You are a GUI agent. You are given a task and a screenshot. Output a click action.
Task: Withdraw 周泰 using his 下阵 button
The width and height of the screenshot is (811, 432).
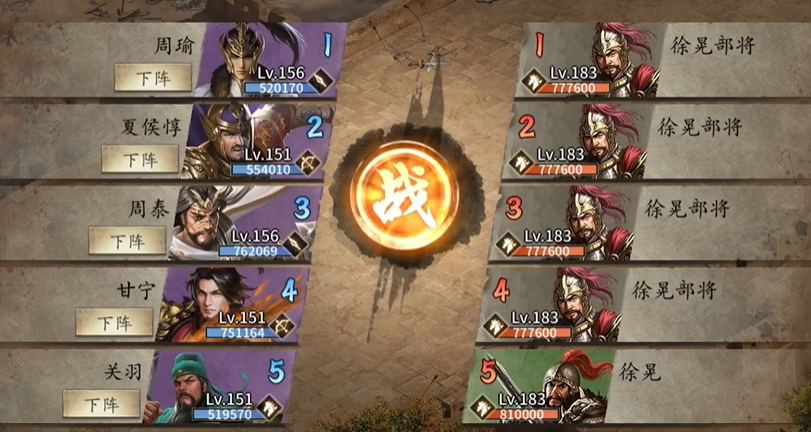tap(127, 240)
